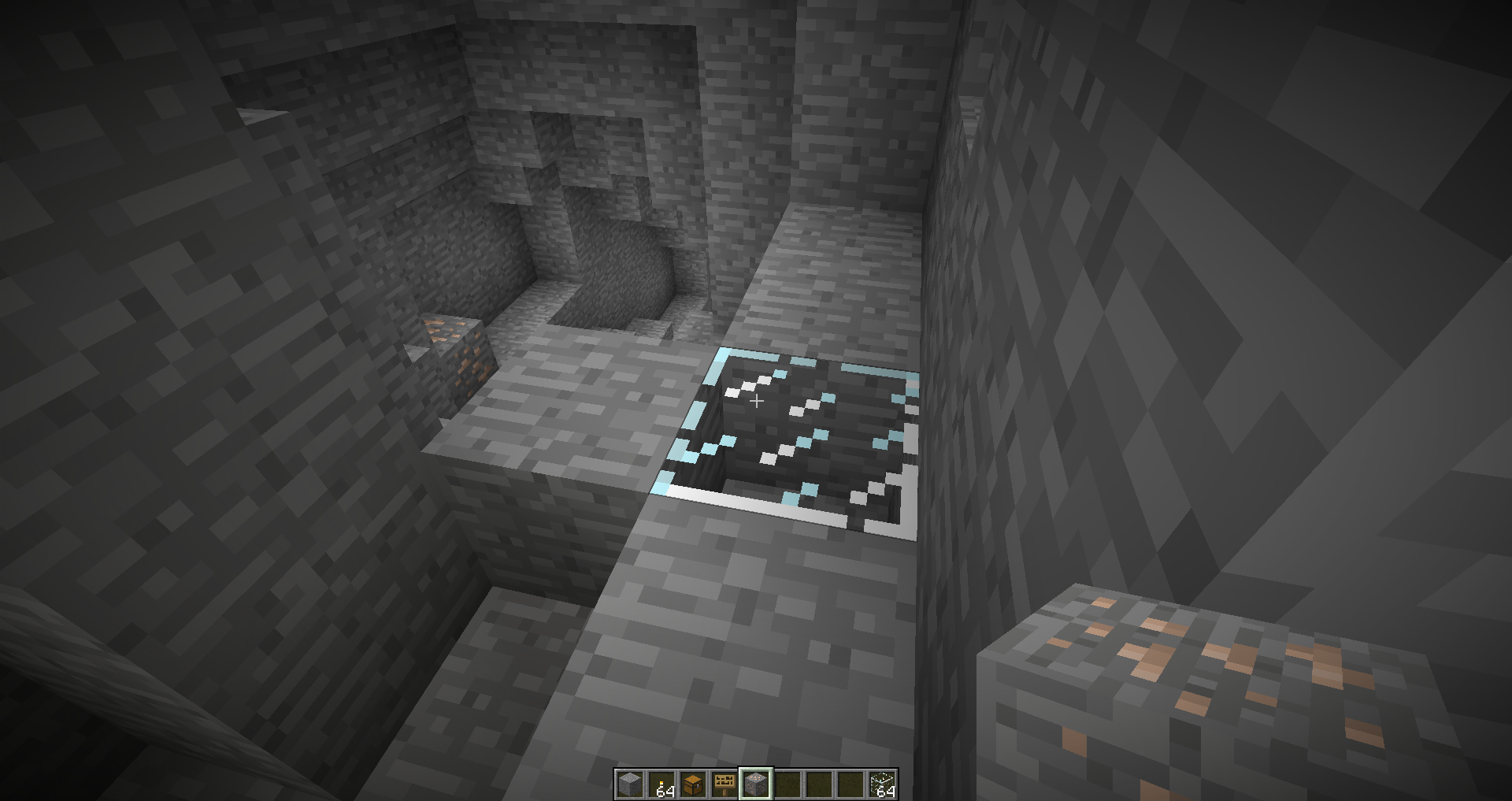Select the stone block hotbar slot
This screenshot has height=801, width=1512.
coord(630,784)
